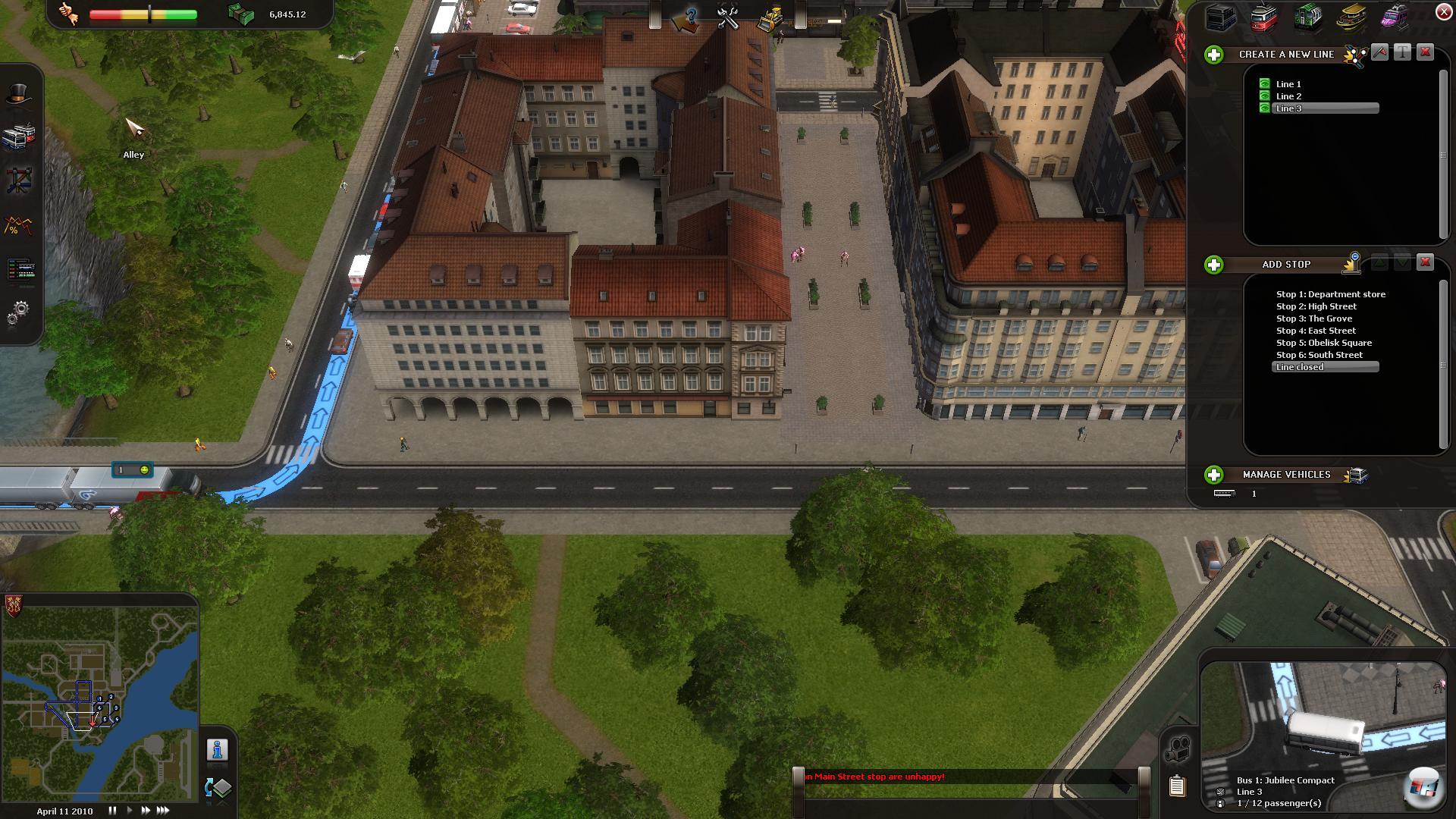Viewport: 1456px width, 819px height.
Task: Open the top hat menu icon
Action: (x=19, y=95)
